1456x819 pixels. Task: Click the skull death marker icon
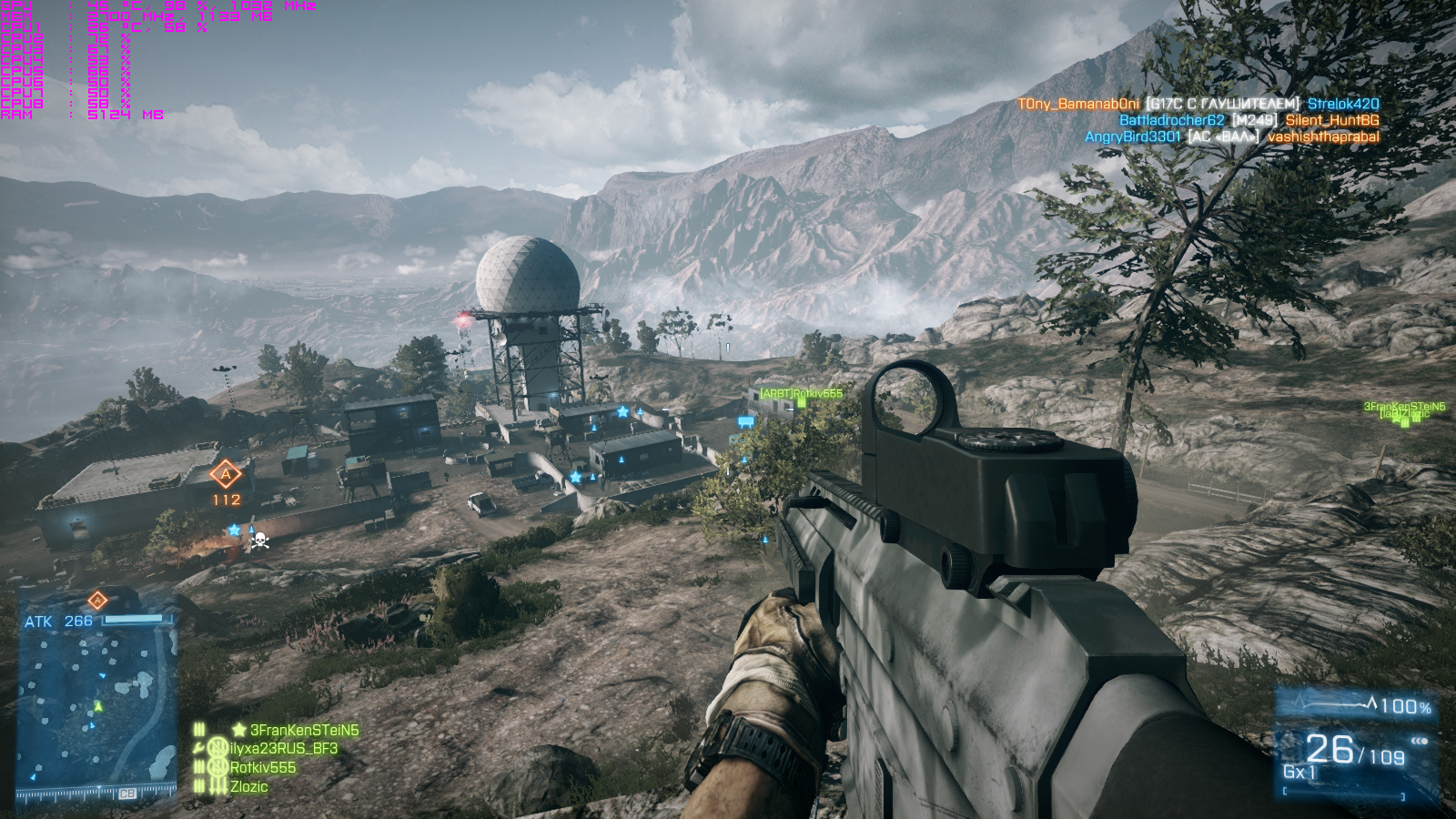tap(259, 541)
